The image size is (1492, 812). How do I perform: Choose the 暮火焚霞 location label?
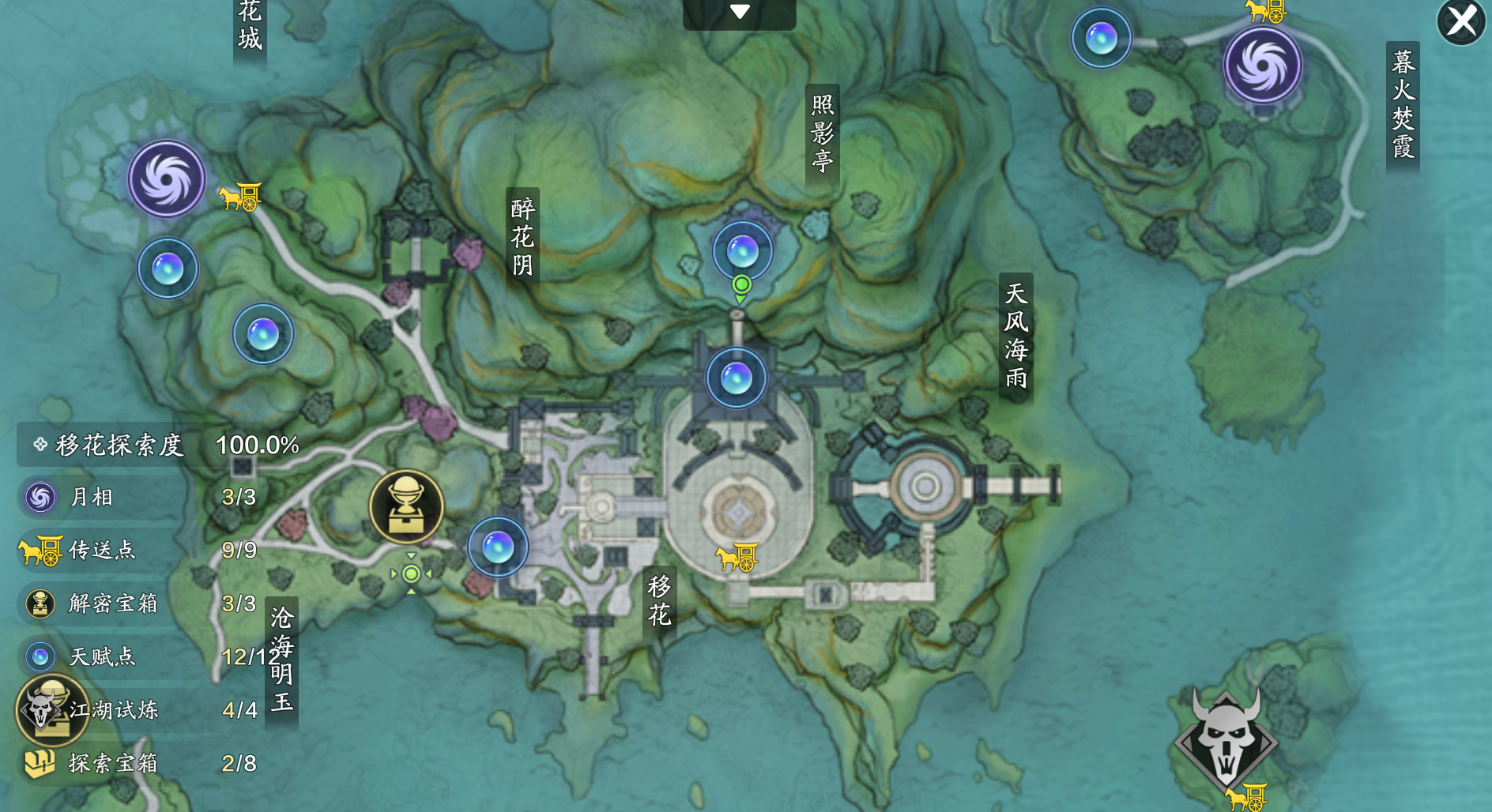(1403, 104)
